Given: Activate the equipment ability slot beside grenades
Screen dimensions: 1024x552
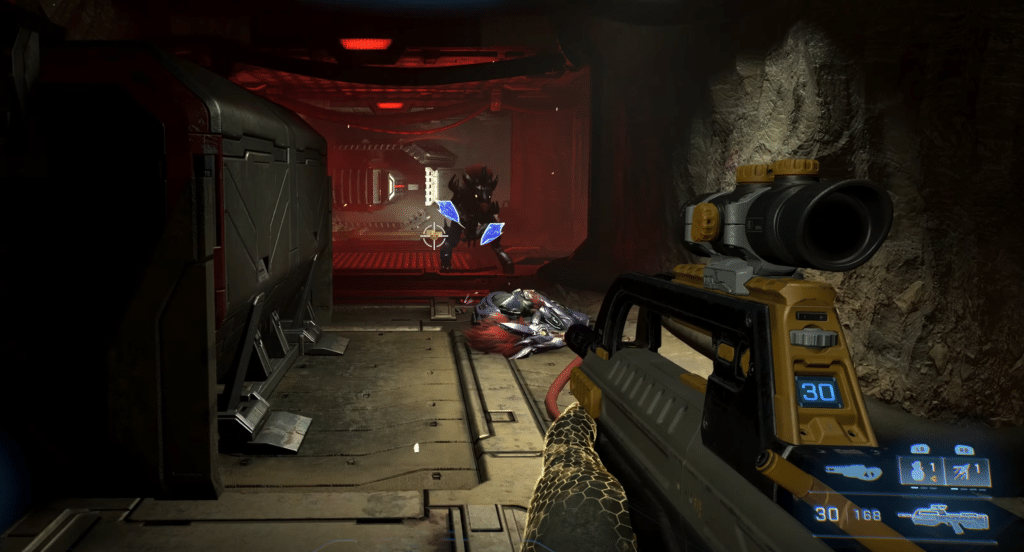Looking at the screenshot, I should coord(966,471).
